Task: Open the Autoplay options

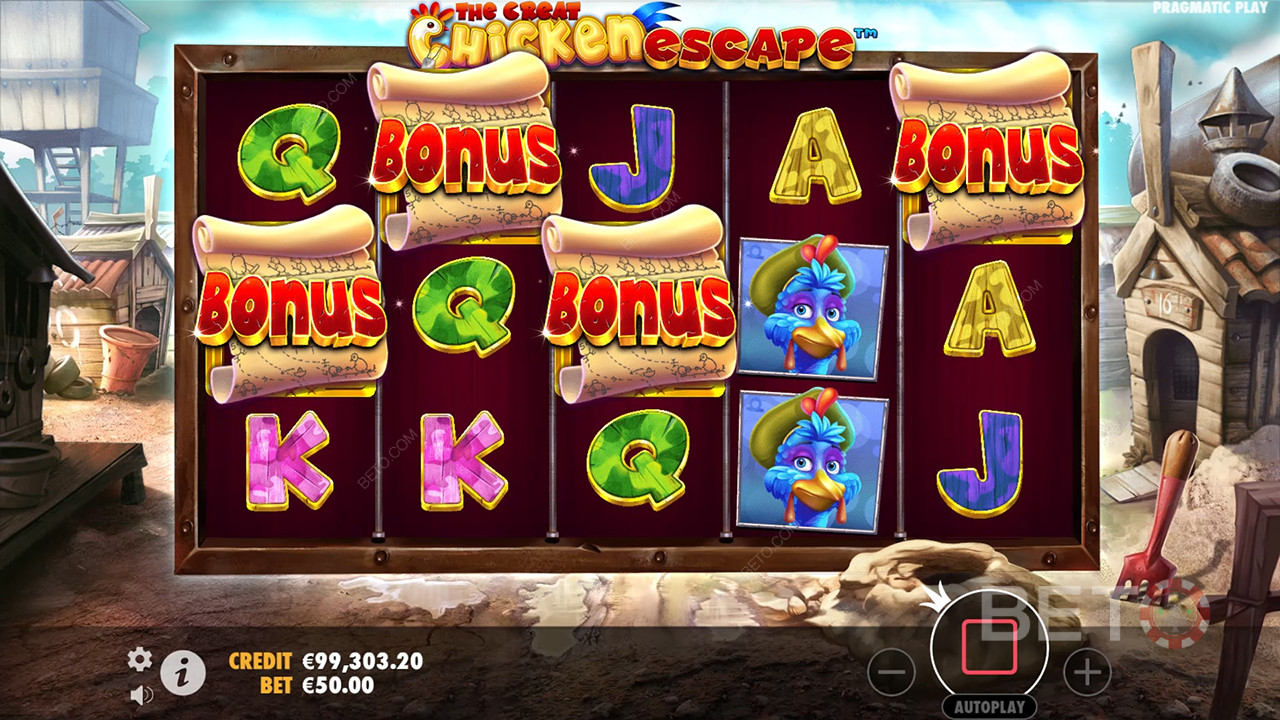Action: (988, 706)
